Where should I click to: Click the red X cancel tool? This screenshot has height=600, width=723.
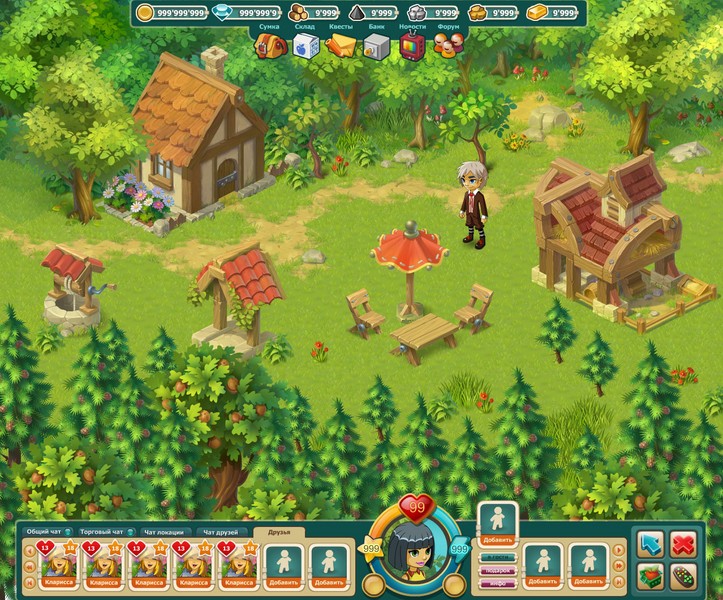coord(684,545)
